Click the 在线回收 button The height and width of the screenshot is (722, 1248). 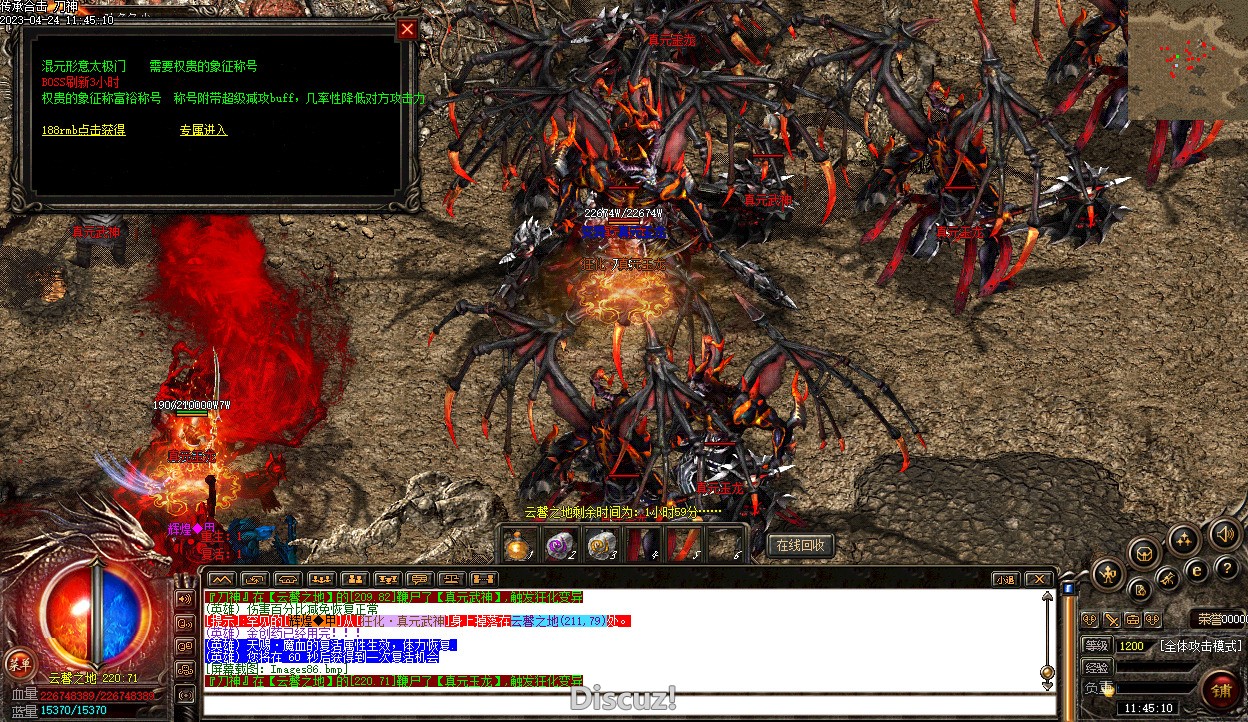coord(801,545)
